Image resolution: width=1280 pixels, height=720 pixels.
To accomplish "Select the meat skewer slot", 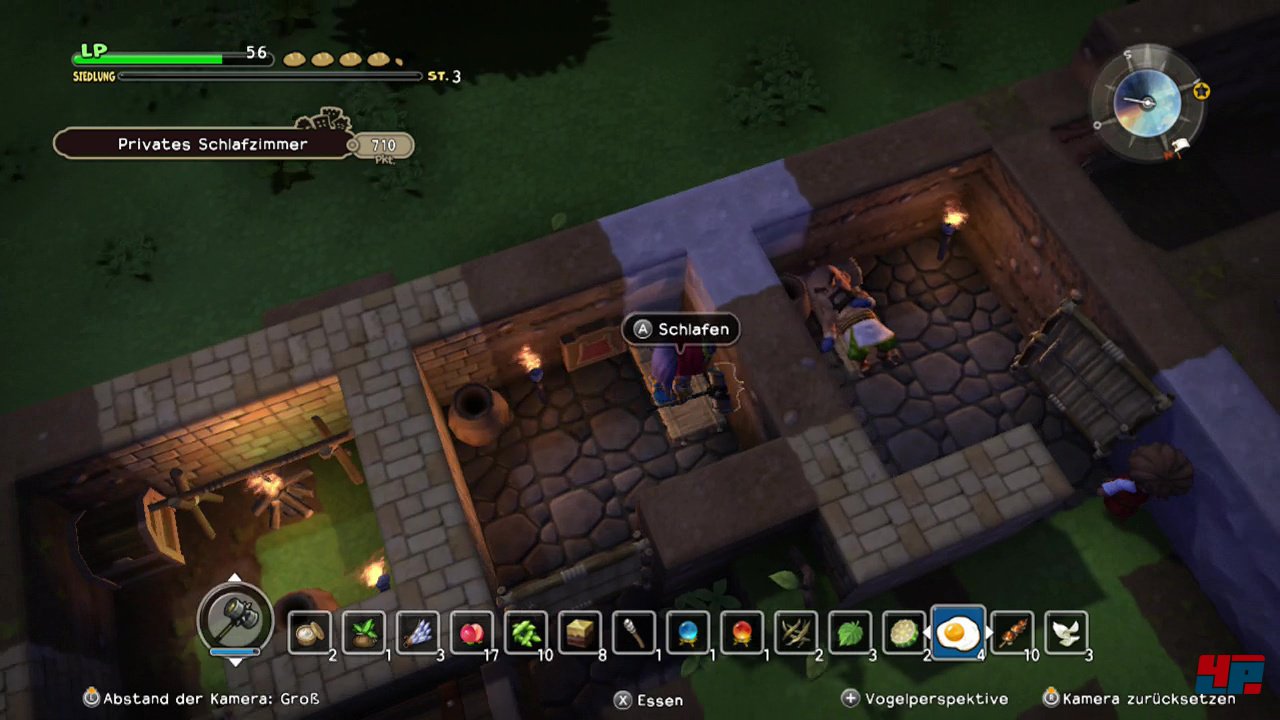I will tap(1012, 632).
